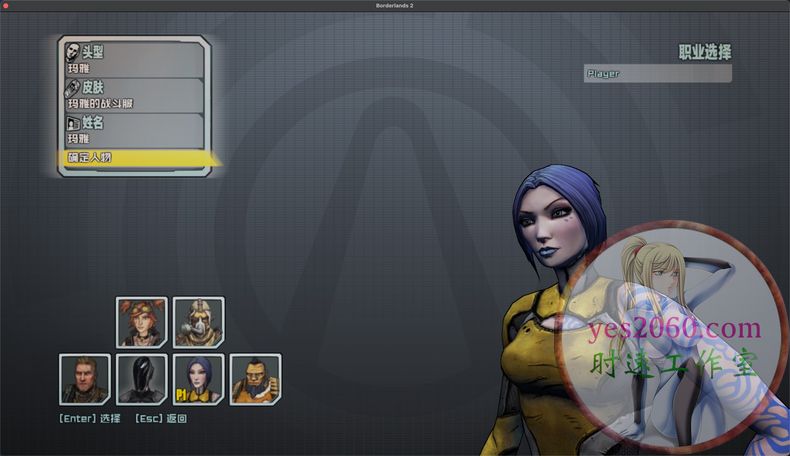790x456 pixels.
Task: Select Axton the Commando portrait
Action: coord(84,379)
